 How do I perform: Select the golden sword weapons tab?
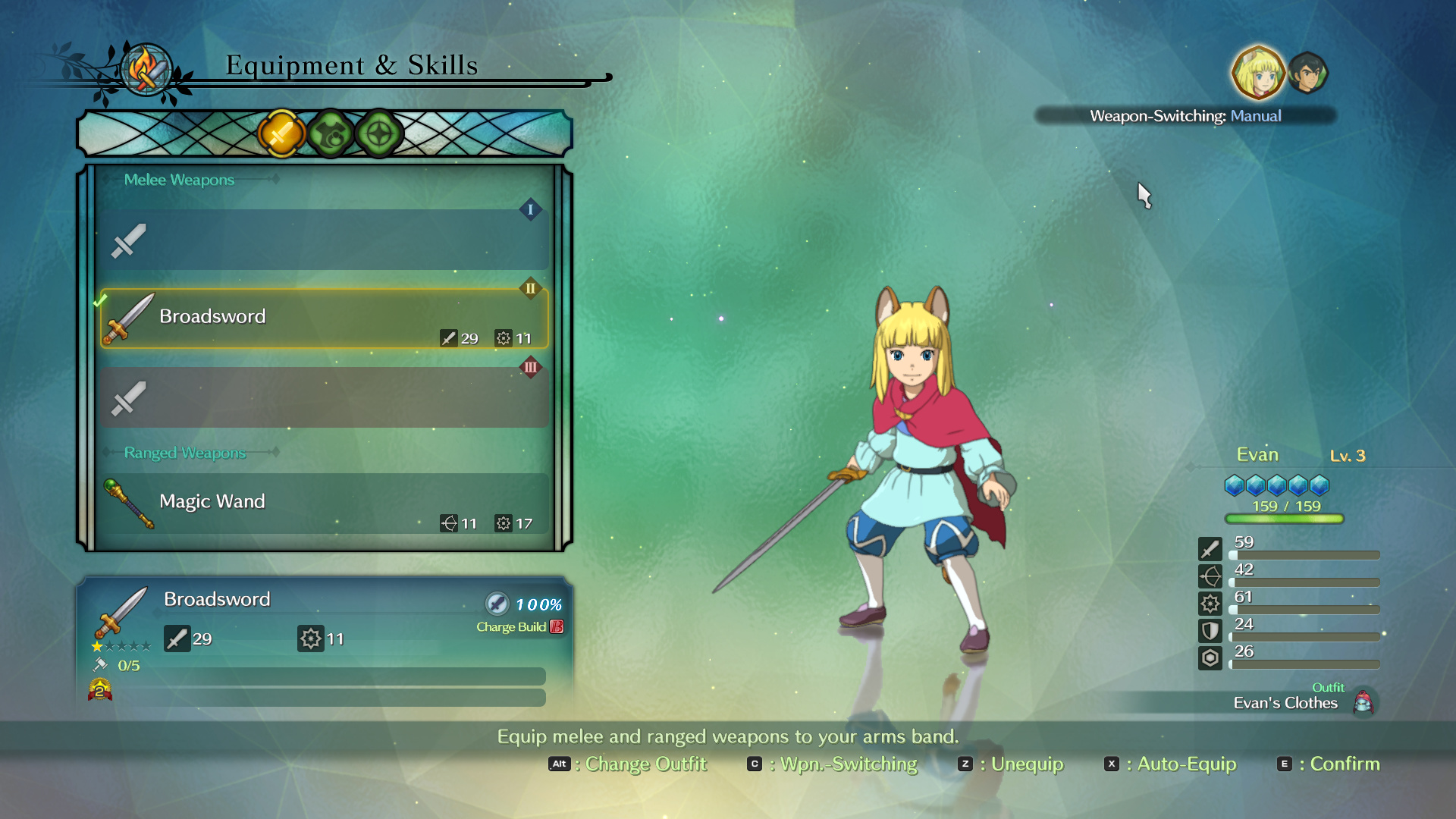[281, 134]
